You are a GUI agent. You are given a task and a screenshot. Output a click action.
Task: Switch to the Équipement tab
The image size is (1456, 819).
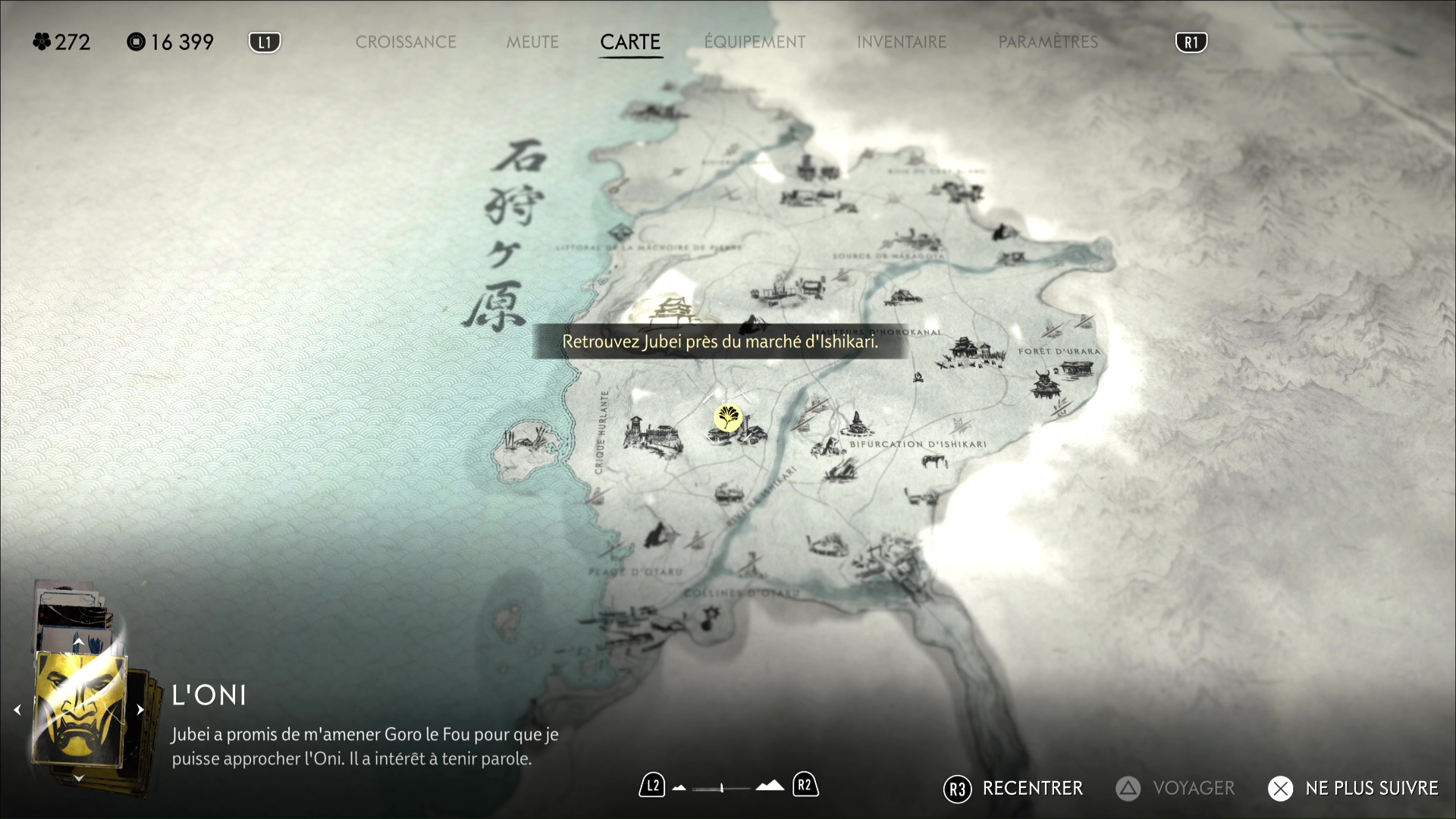755,42
